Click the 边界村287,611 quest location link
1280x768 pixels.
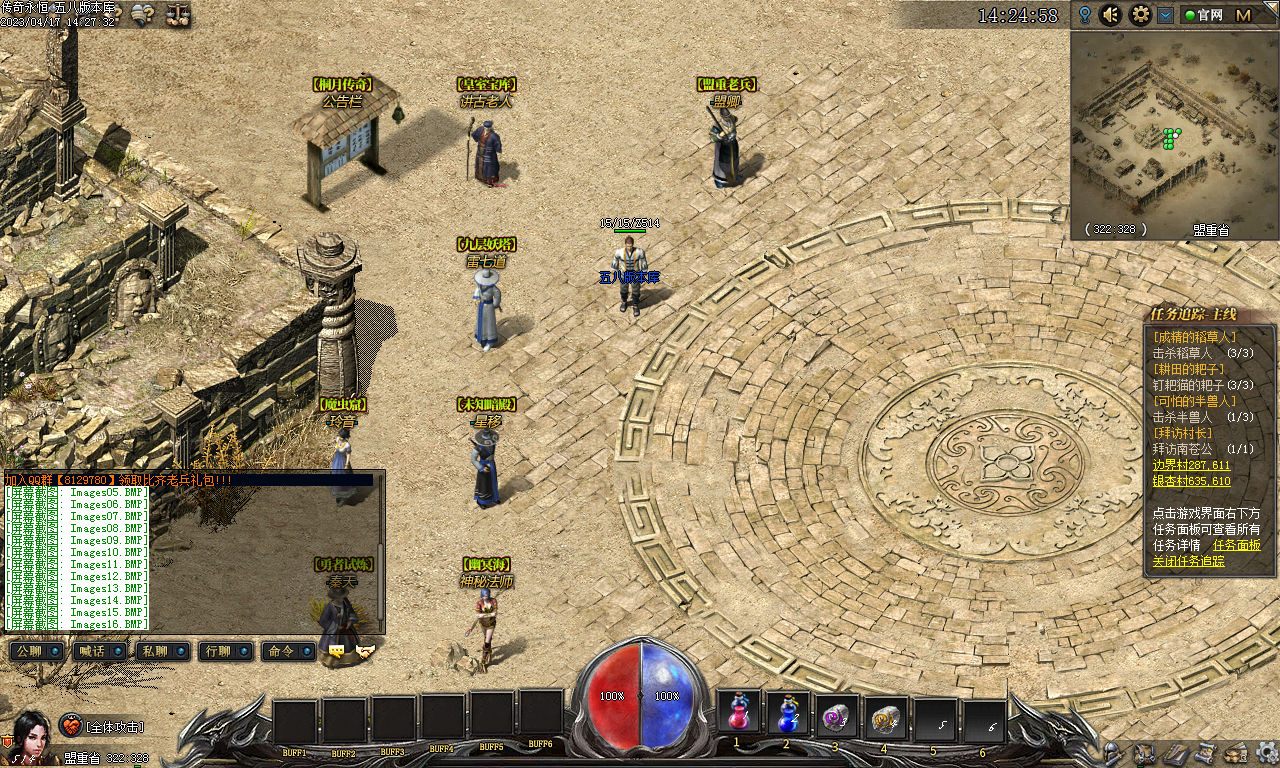click(1191, 465)
